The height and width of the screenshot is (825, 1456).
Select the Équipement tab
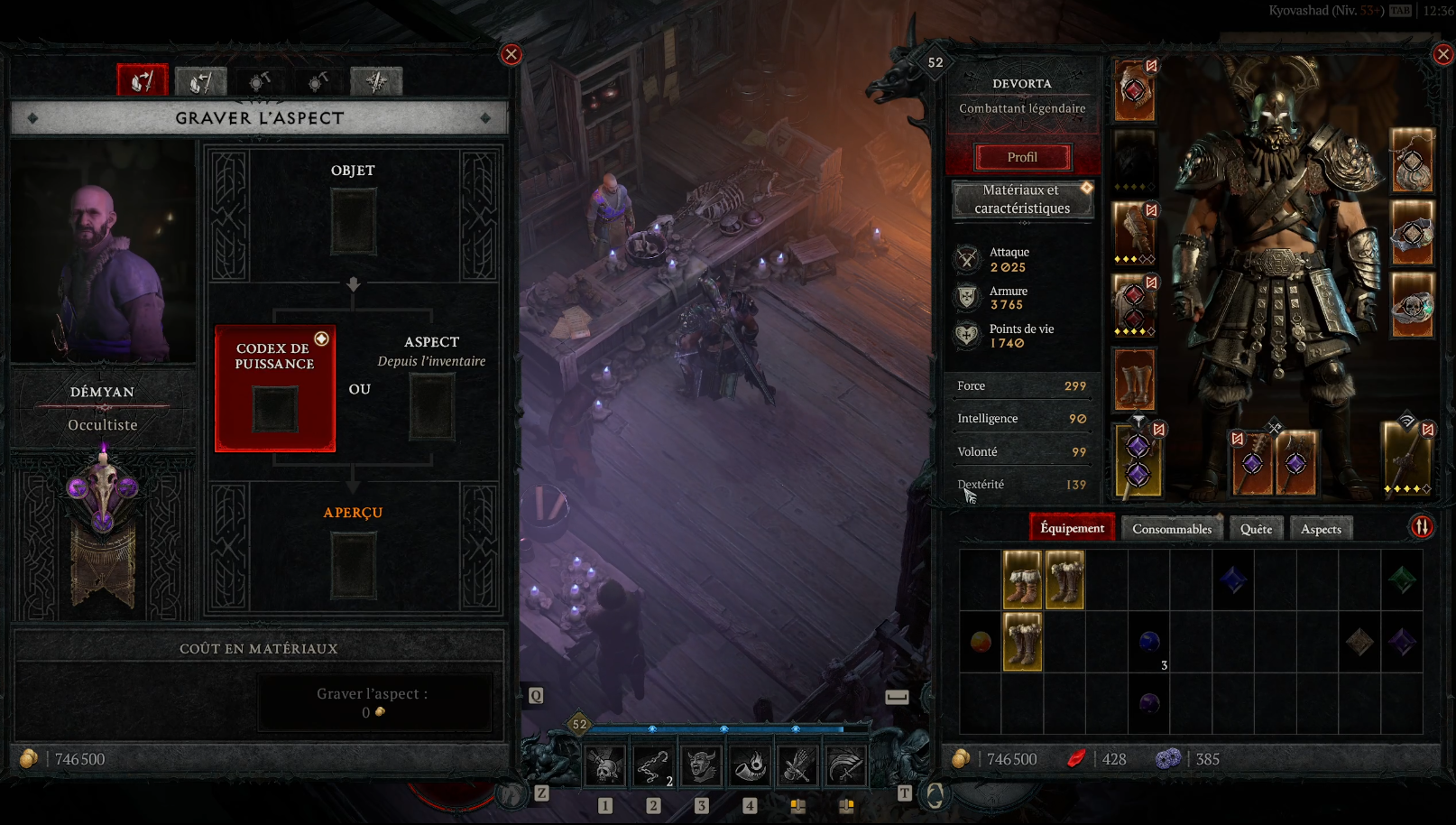pyautogui.click(x=1072, y=528)
